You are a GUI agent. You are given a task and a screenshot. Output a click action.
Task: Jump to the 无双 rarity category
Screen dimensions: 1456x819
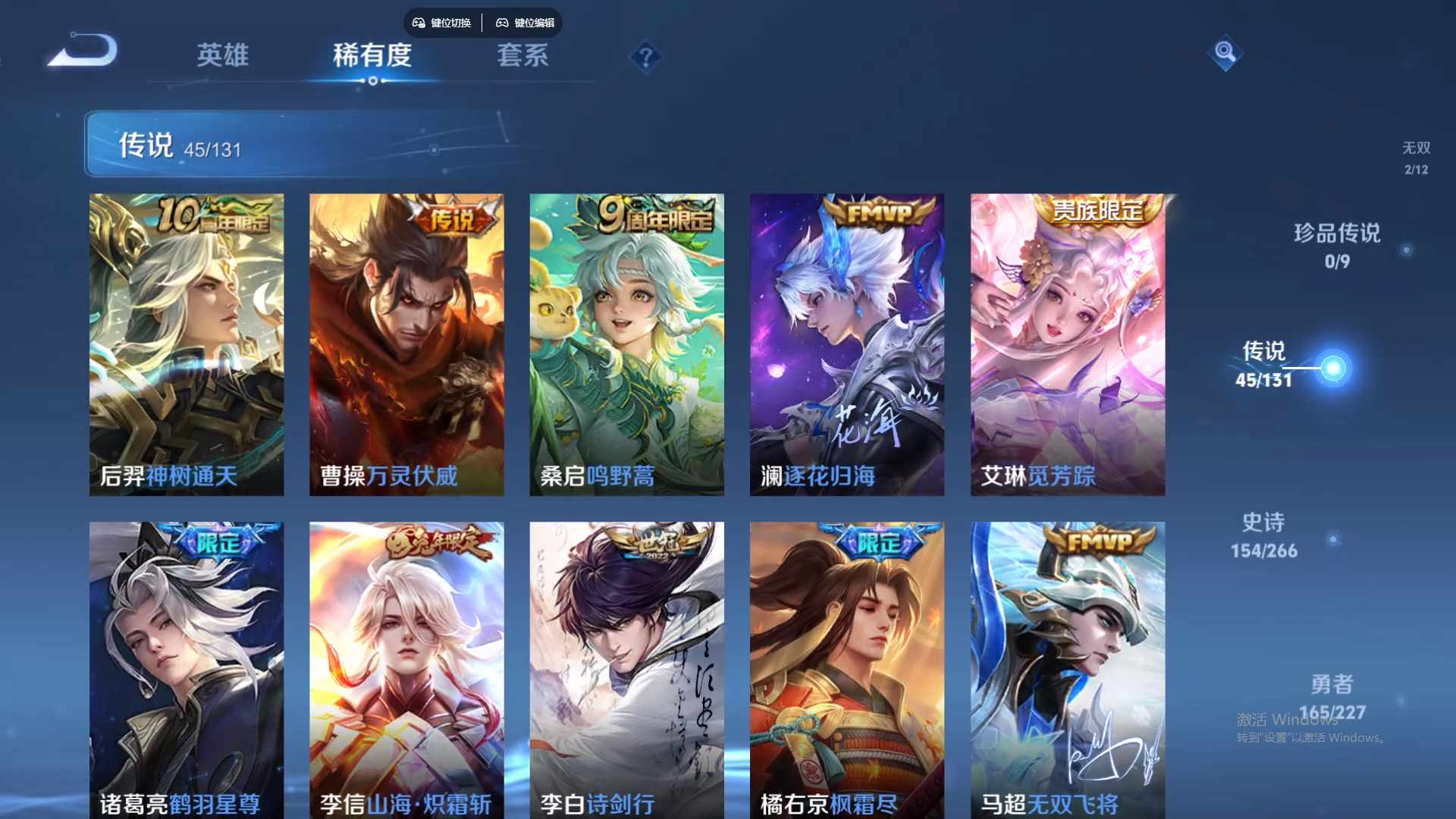click(1414, 157)
